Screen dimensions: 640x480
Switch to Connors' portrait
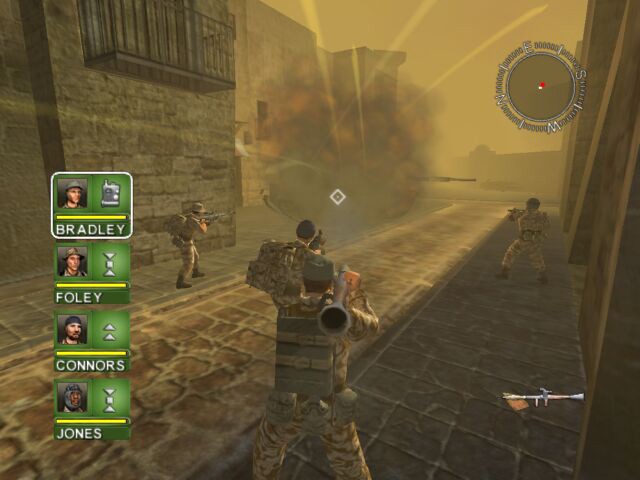(x=72, y=330)
